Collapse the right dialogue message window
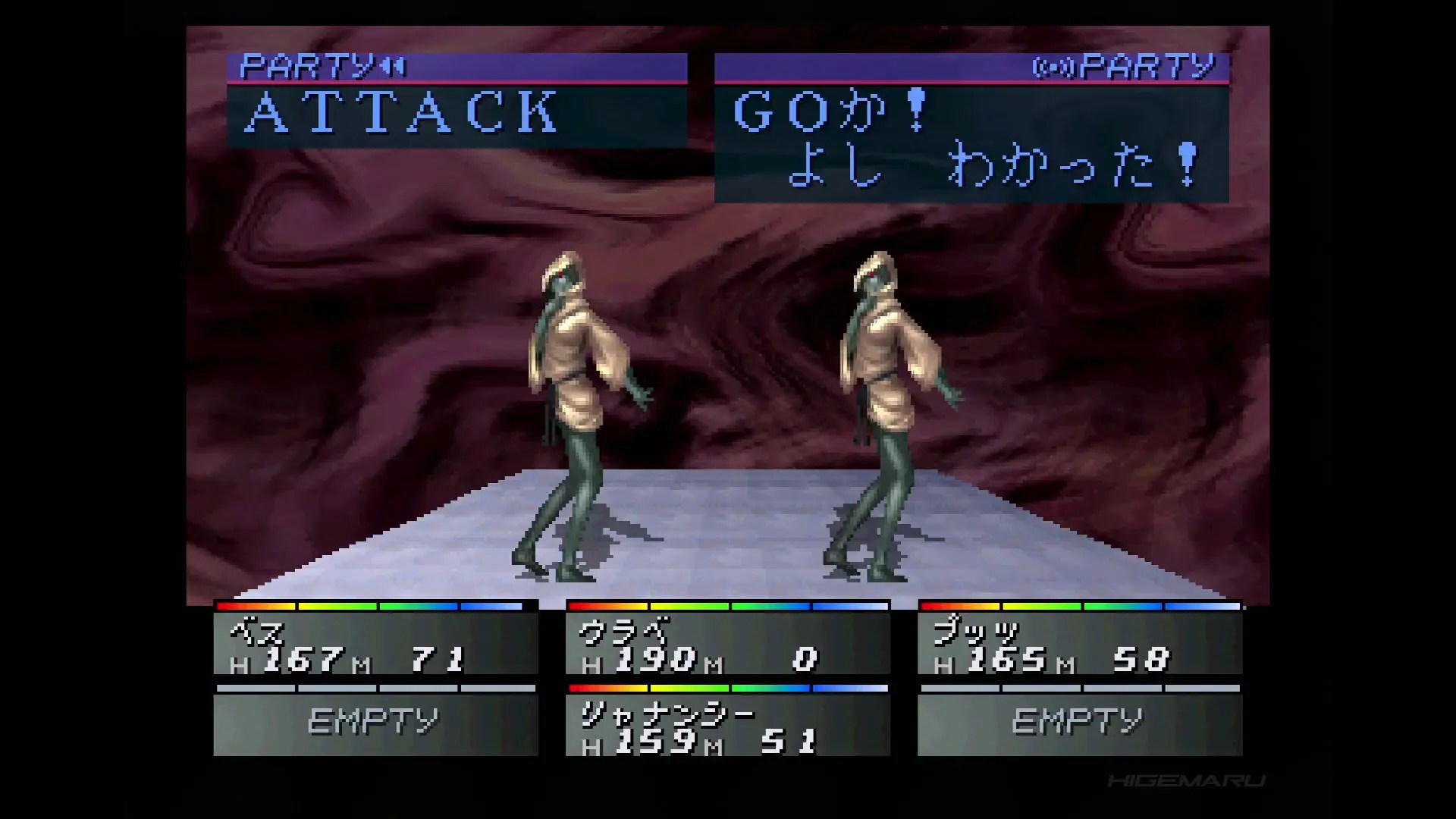 pos(971,144)
